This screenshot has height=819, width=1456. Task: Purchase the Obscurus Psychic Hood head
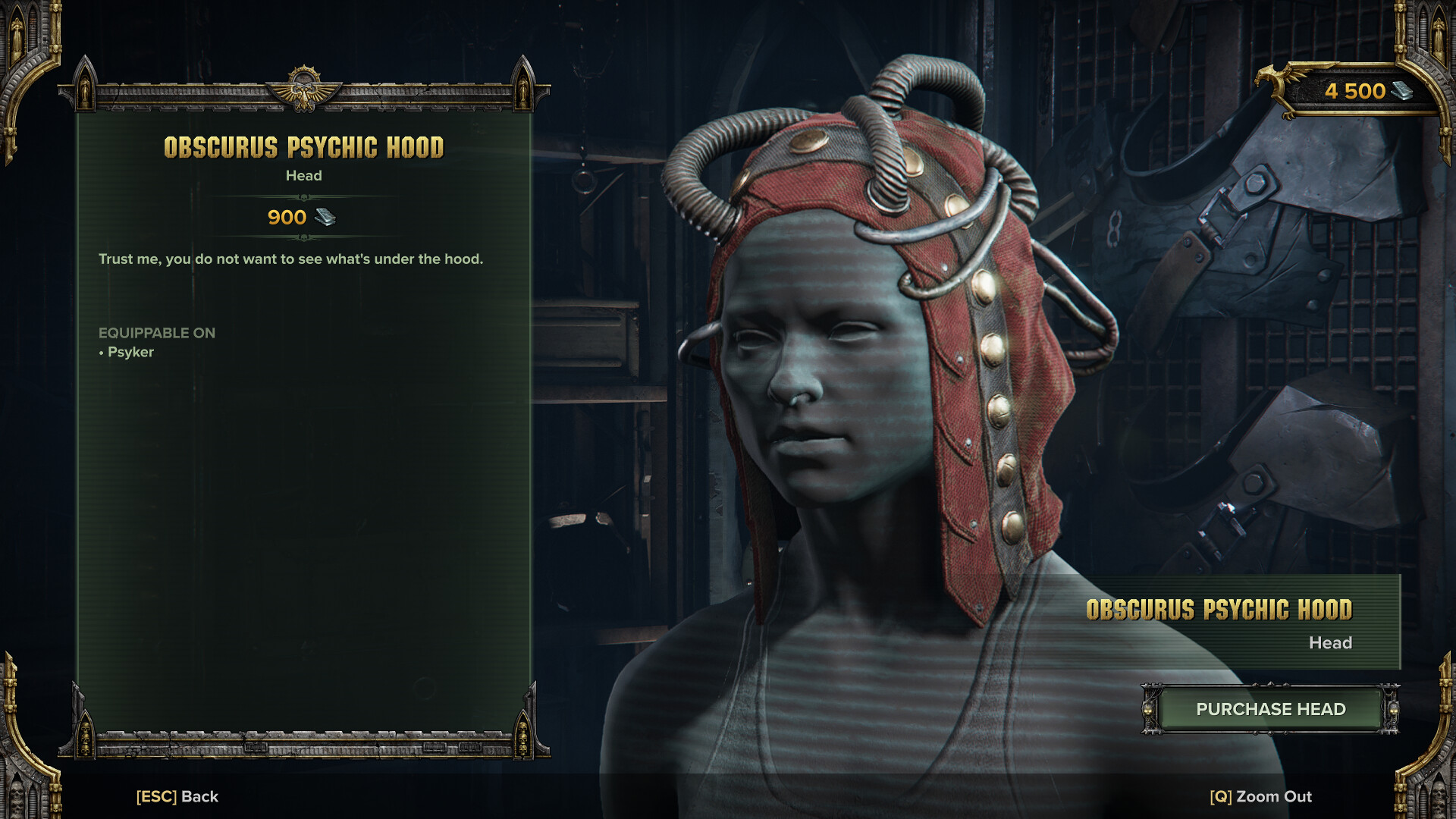[1270, 709]
